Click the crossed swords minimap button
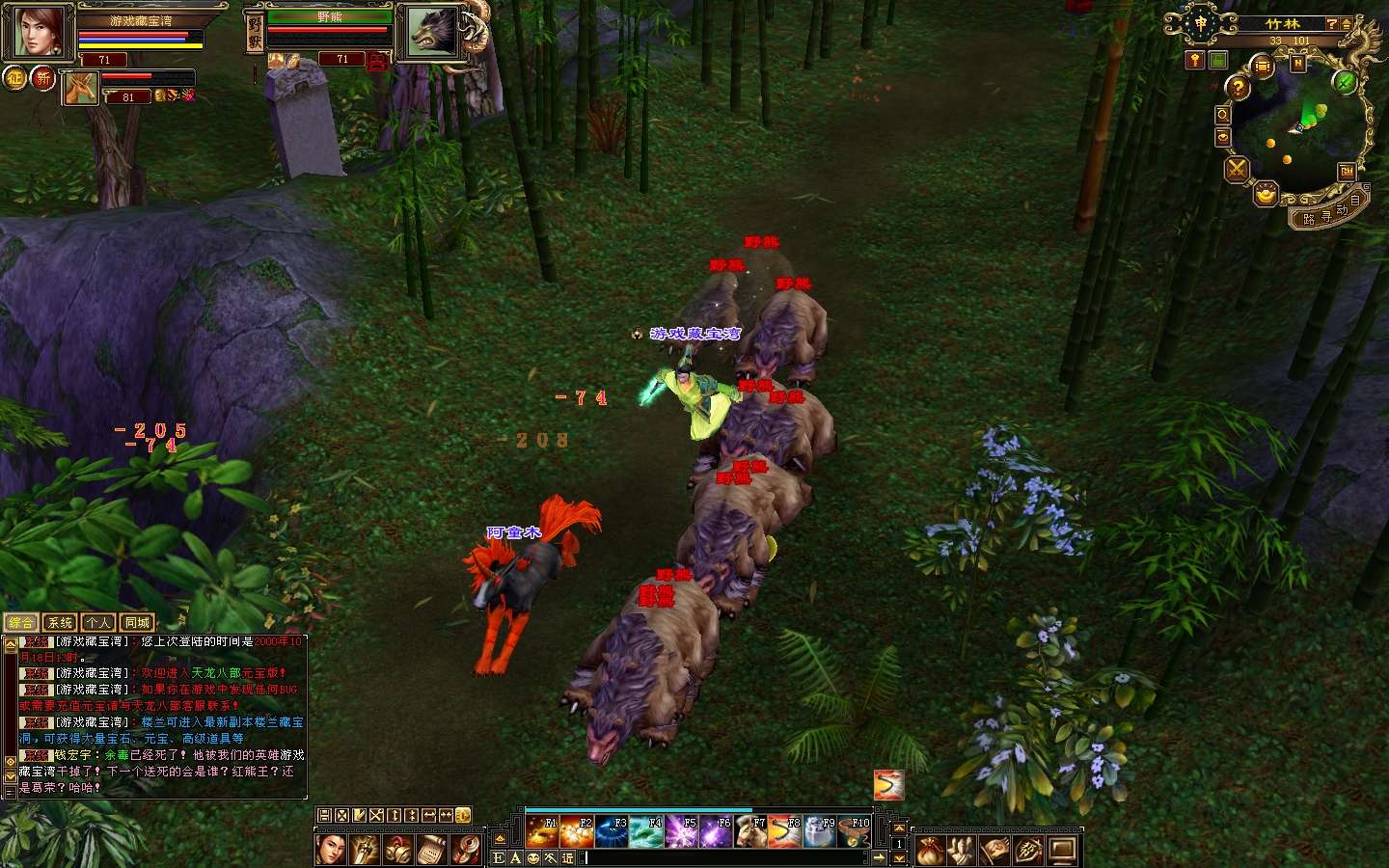This screenshot has height=868, width=1389. pos(1237,170)
